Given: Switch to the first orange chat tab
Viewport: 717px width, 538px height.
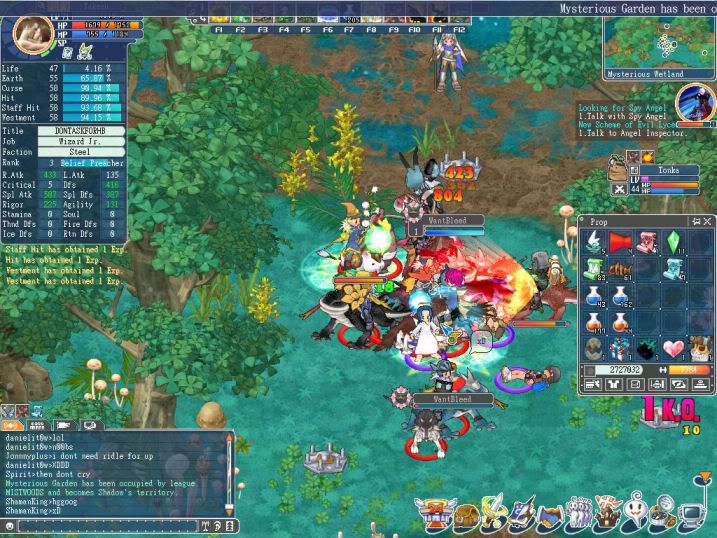Looking at the screenshot, I should click(12, 425).
